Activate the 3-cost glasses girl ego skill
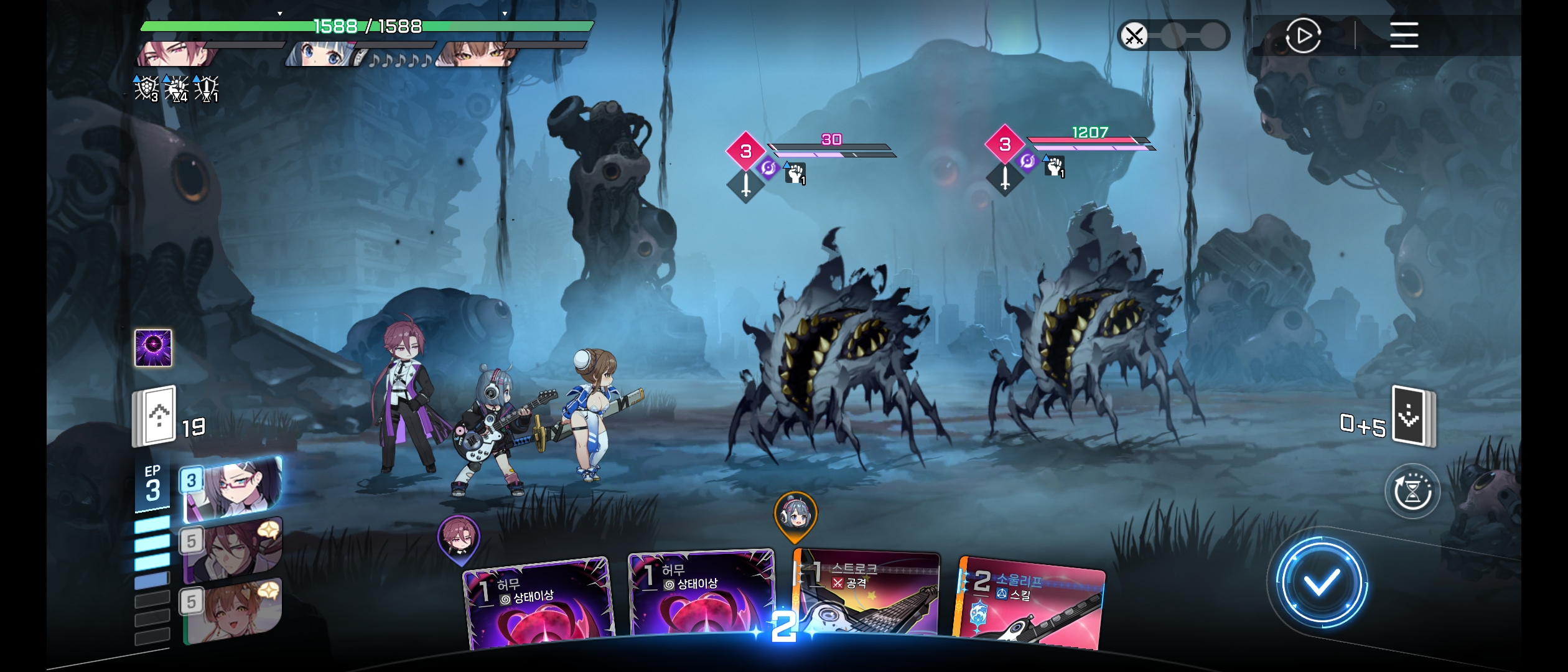 pyautogui.click(x=231, y=488)
